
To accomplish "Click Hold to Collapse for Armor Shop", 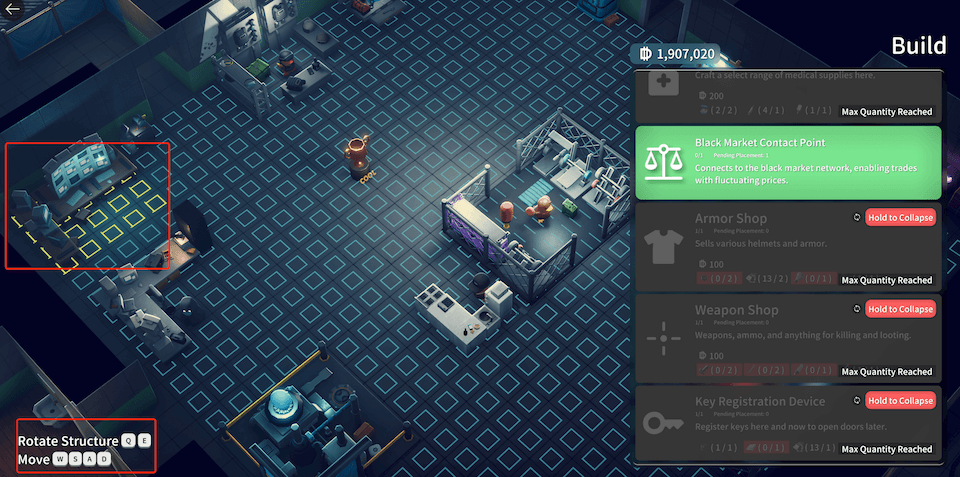I will [x=900, y=218].
